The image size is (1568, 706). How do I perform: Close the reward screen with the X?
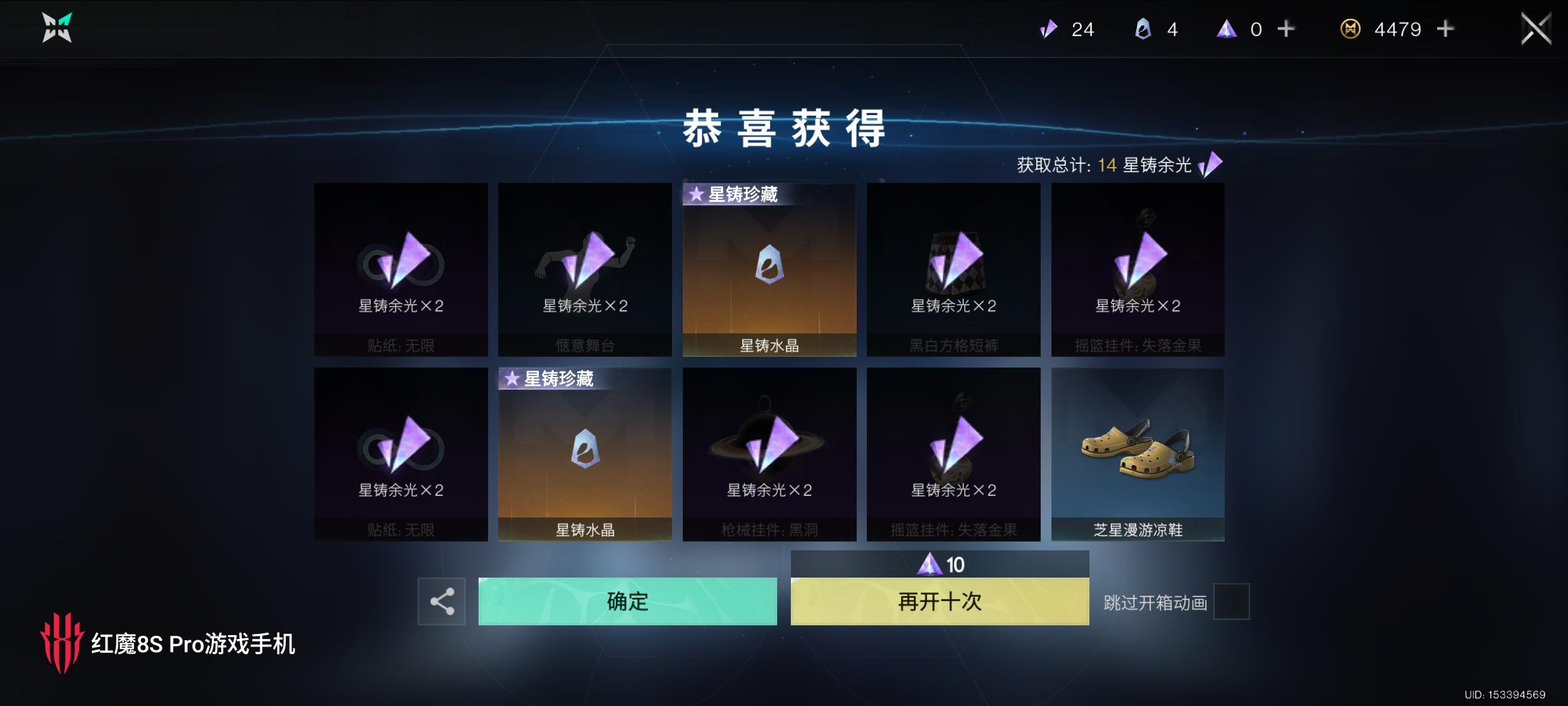point(1535,28)
